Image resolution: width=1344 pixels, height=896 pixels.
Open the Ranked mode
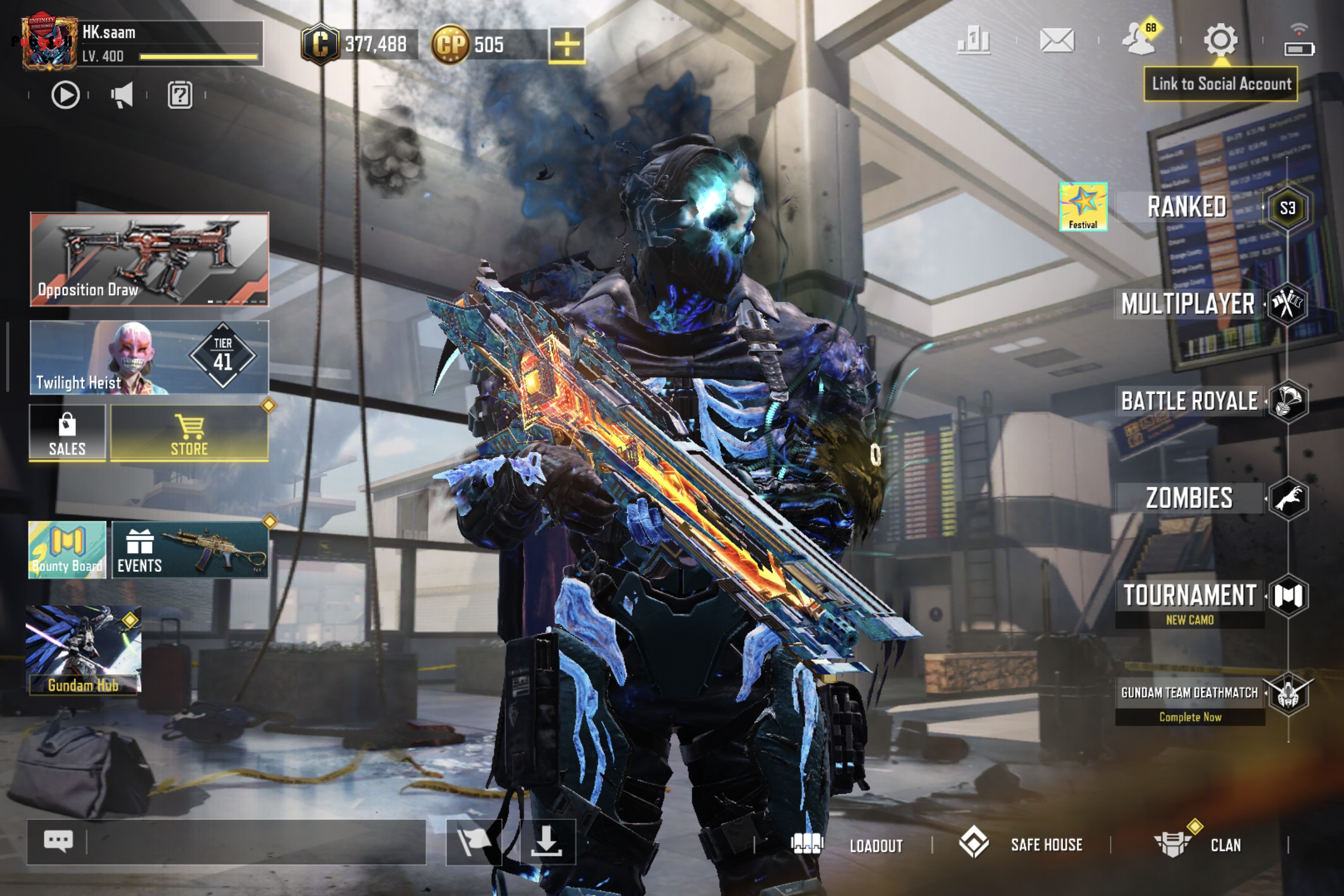[1187, 207]
